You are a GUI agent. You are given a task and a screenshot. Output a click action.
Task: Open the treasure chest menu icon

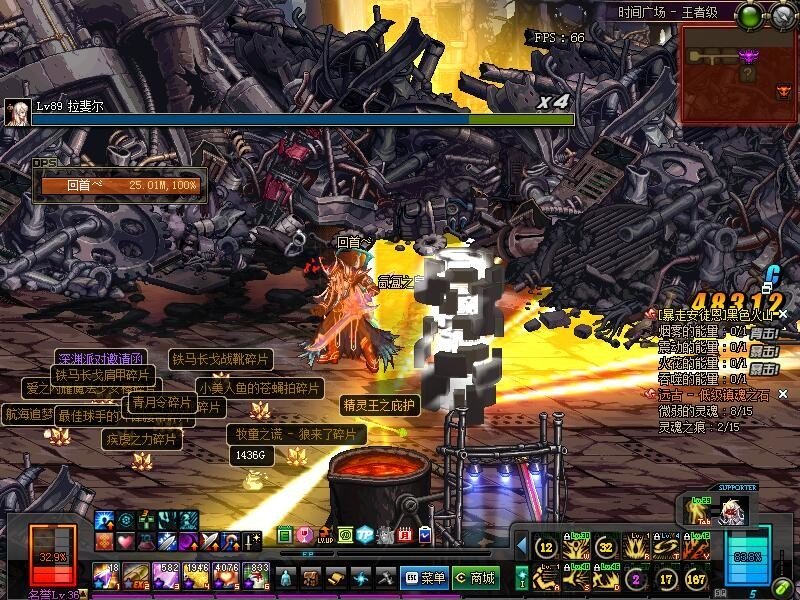click(x=311, y=577)
